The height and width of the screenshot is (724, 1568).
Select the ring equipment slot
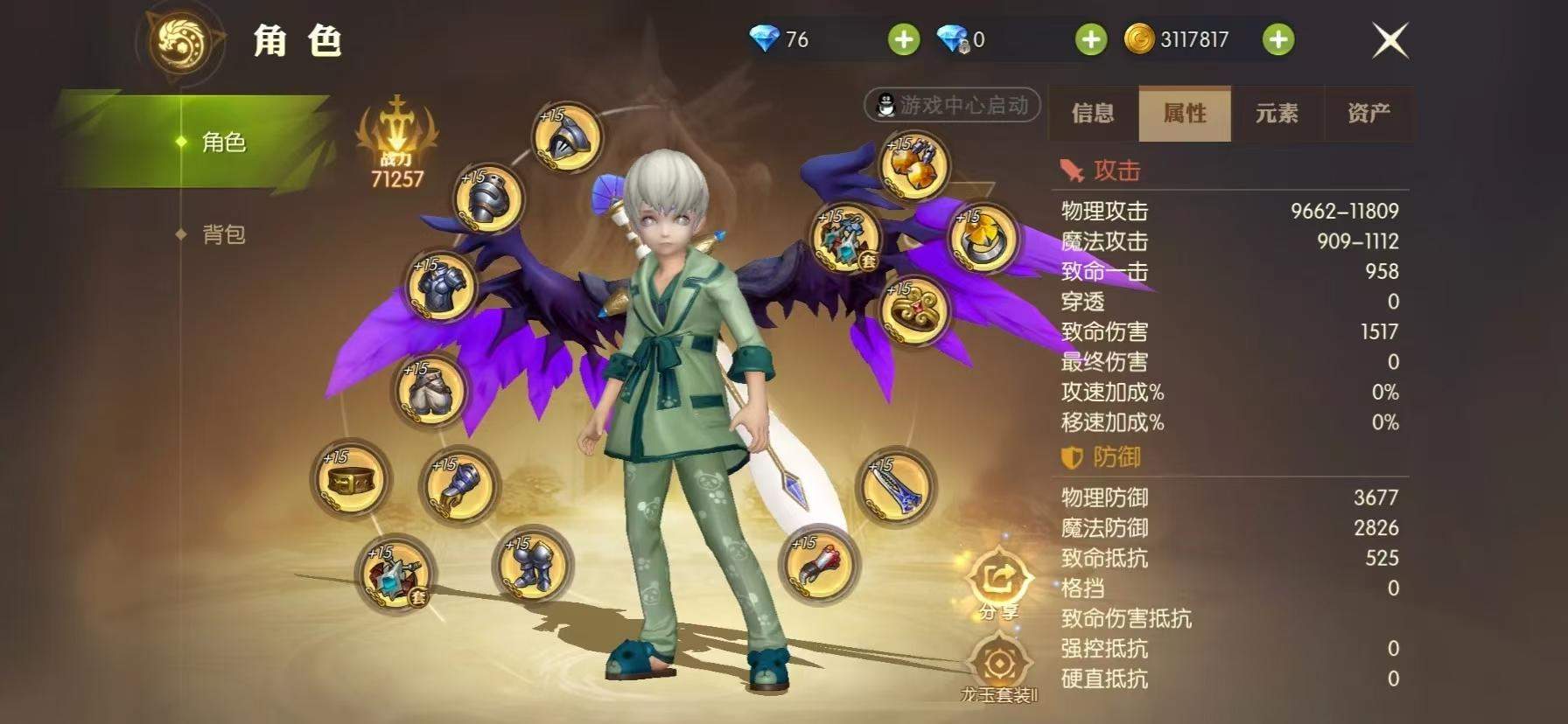[x=983, y=238]
